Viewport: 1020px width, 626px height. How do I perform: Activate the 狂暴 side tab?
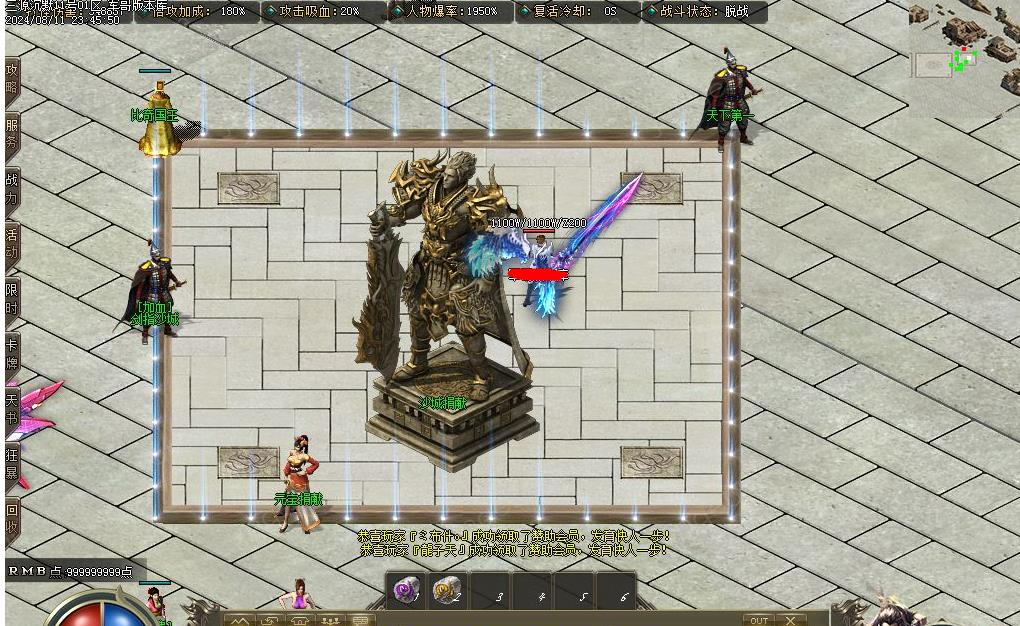tap(12, 463)
